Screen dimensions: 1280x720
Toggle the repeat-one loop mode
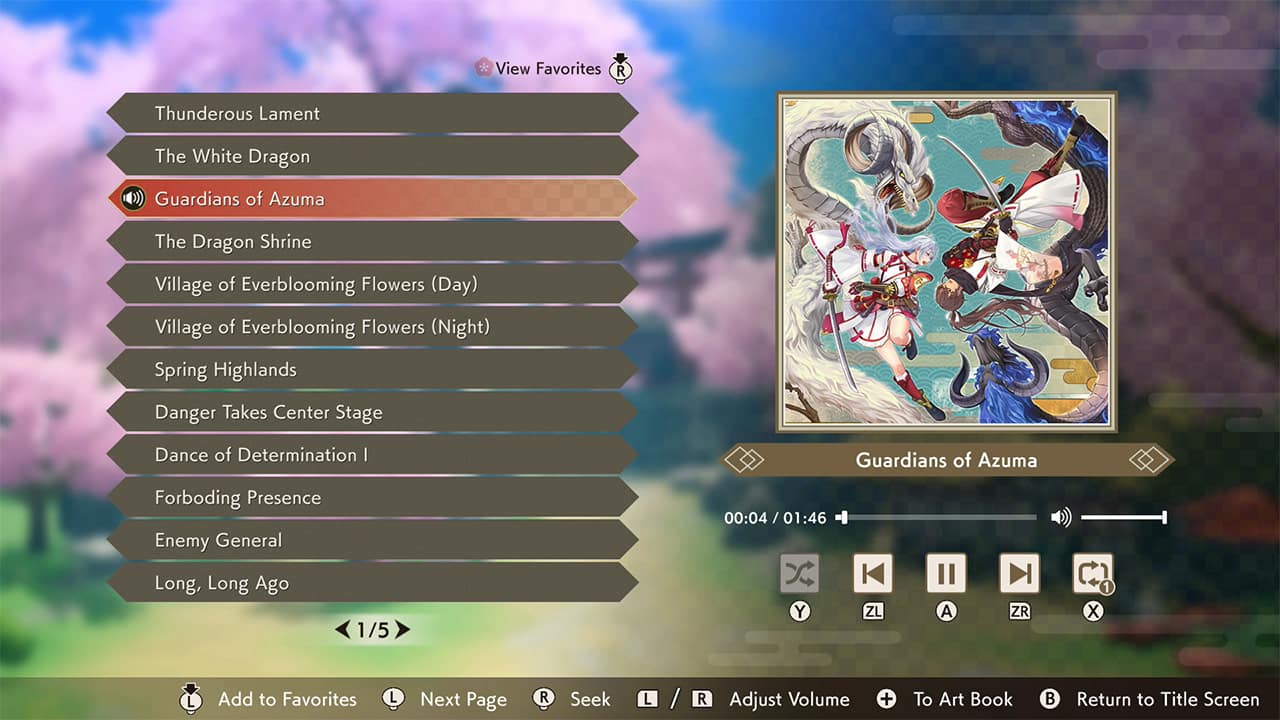coord(1092,572)
